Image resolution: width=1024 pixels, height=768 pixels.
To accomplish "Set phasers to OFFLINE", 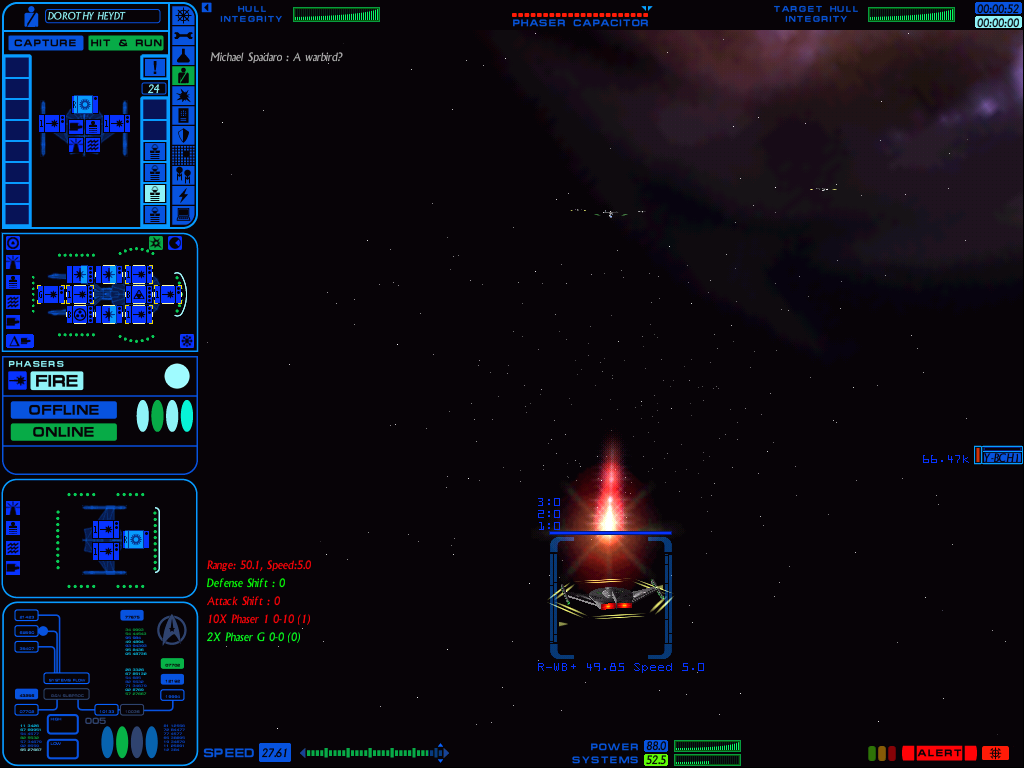I will (x=64, y=410).
